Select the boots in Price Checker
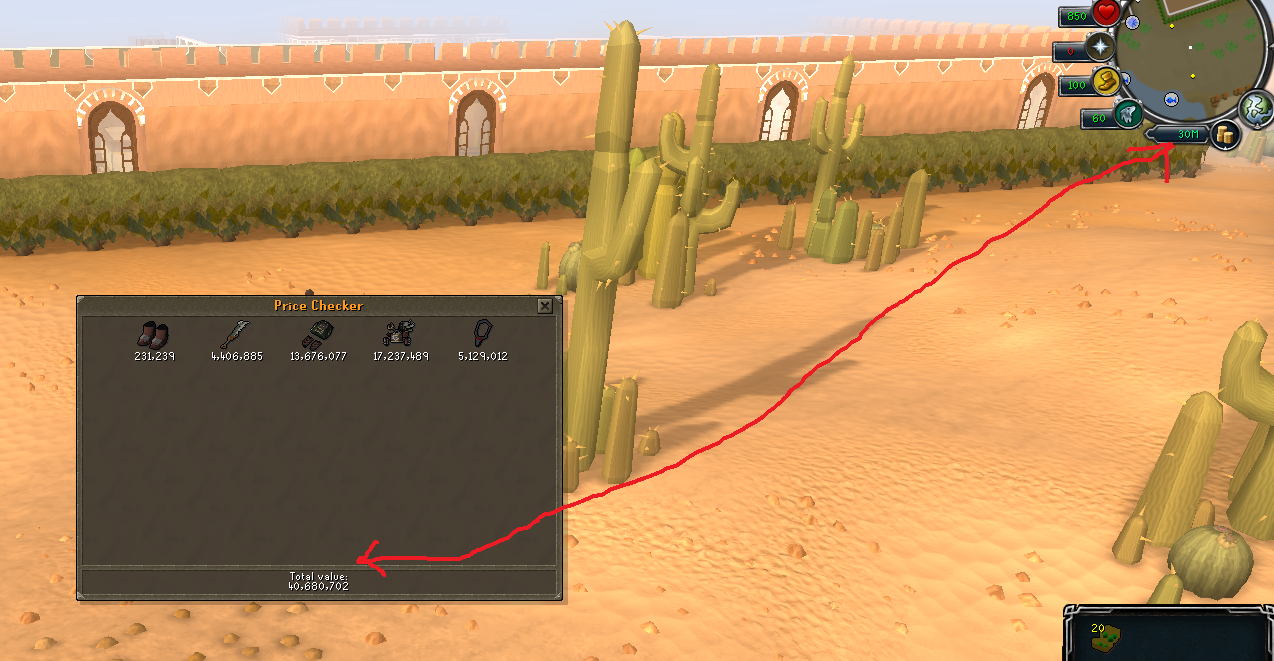This screenshot has width=1274, height=661. [x=154, y=334]
